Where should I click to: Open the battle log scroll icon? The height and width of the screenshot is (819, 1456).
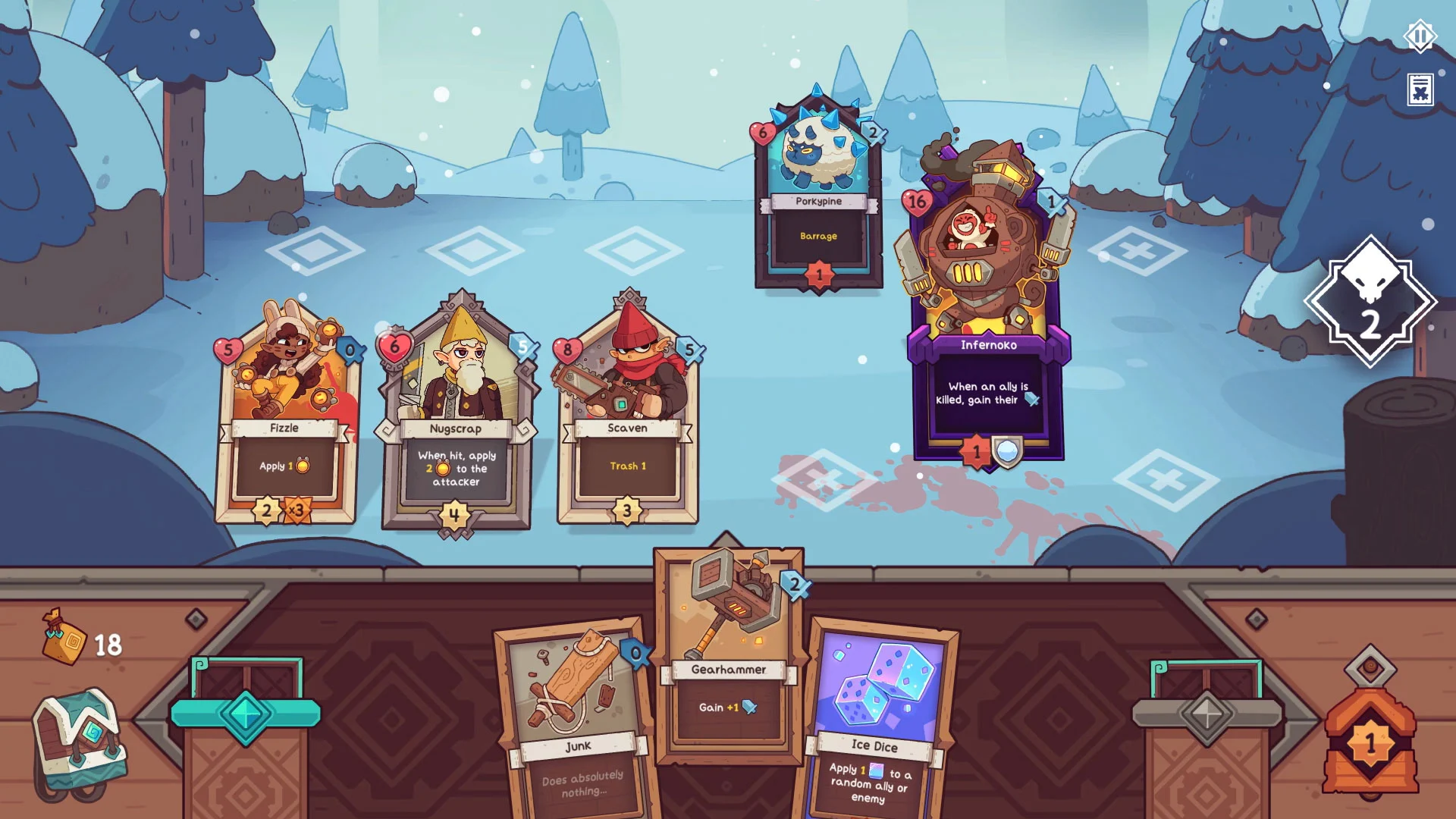1419,90
